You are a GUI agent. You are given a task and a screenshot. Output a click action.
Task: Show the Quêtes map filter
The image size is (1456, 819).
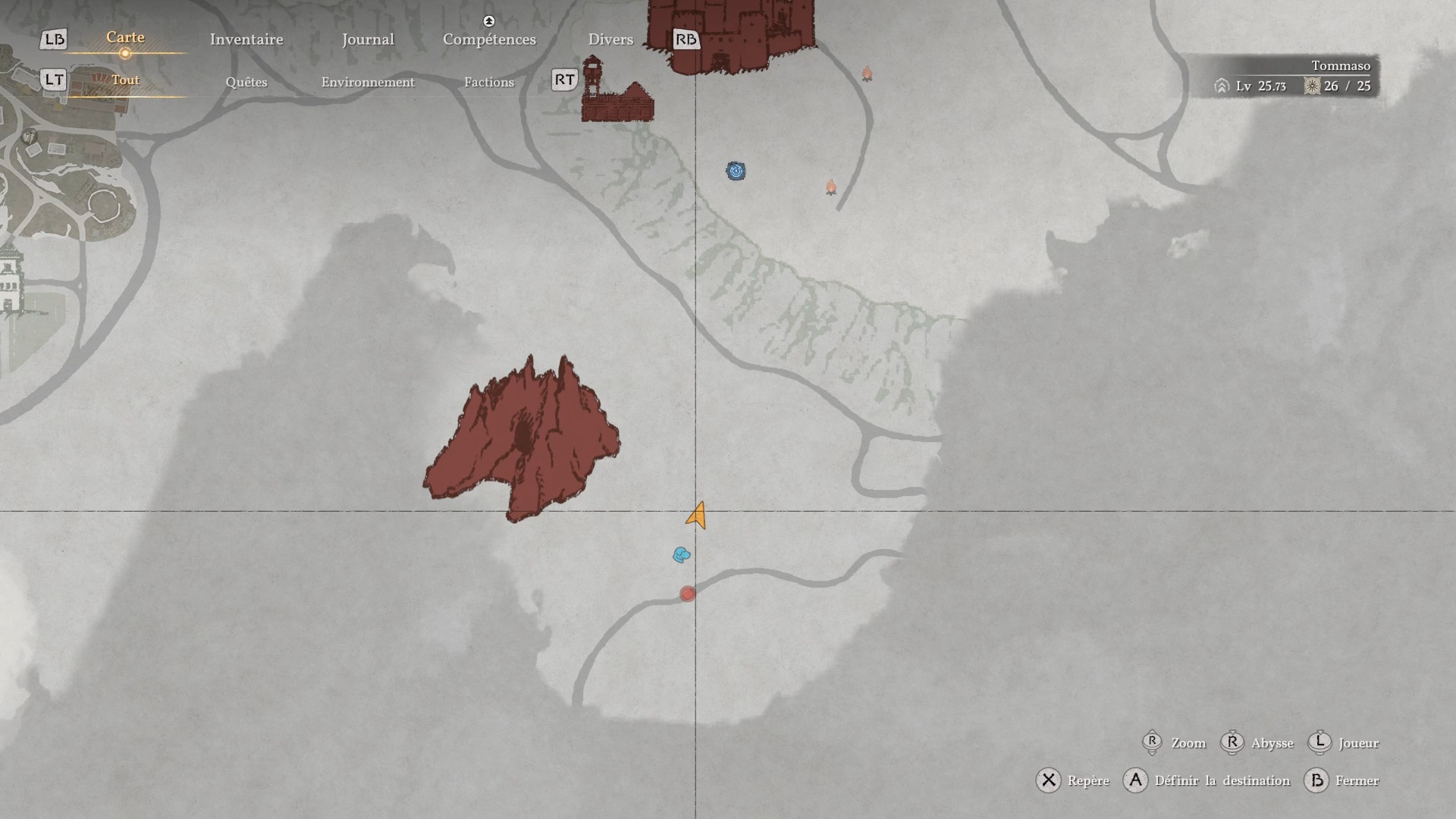pyautogui.click(x=246, y=82)
